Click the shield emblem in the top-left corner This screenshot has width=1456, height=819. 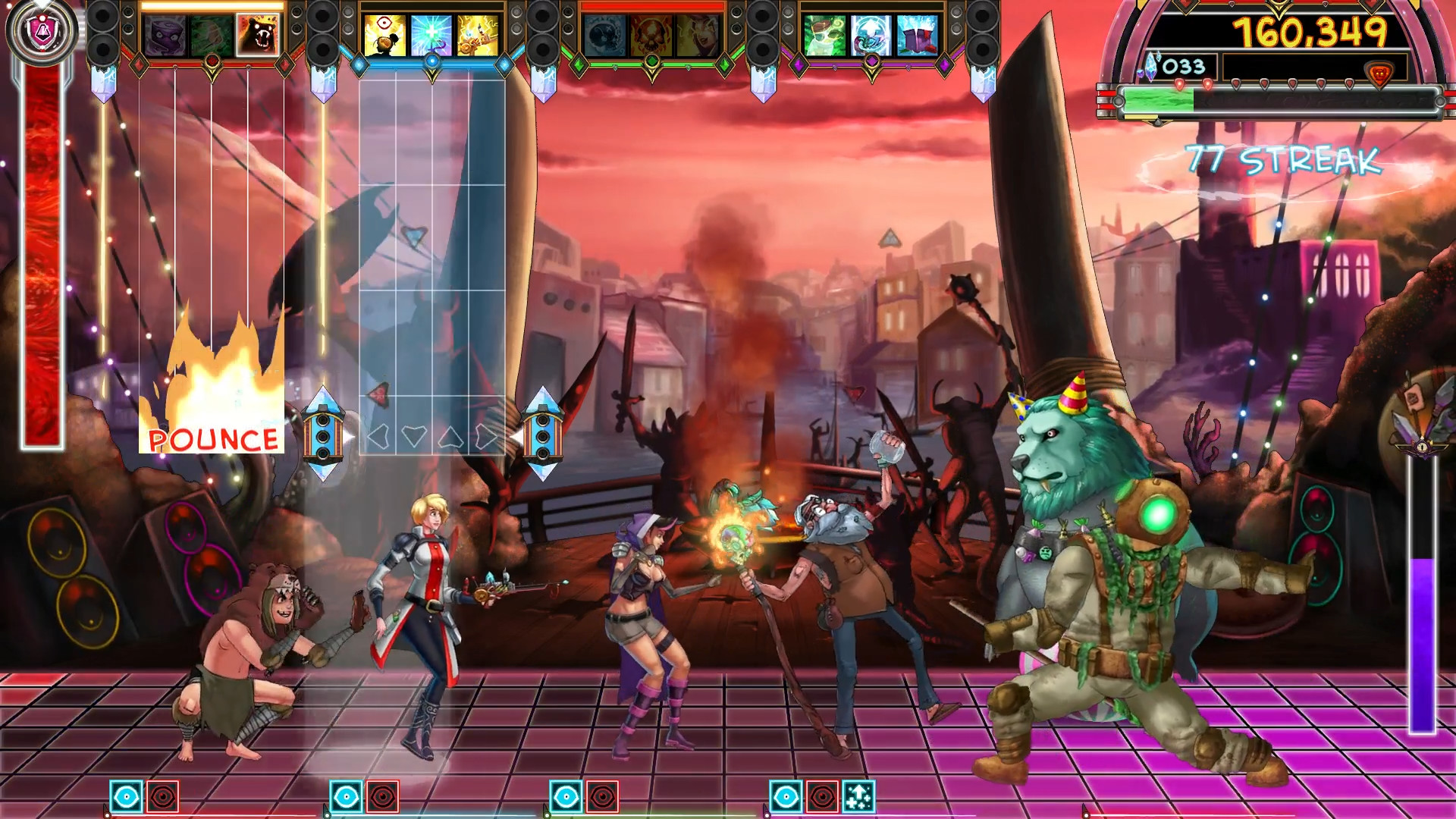pyautogui.click(x=42, y=30)
